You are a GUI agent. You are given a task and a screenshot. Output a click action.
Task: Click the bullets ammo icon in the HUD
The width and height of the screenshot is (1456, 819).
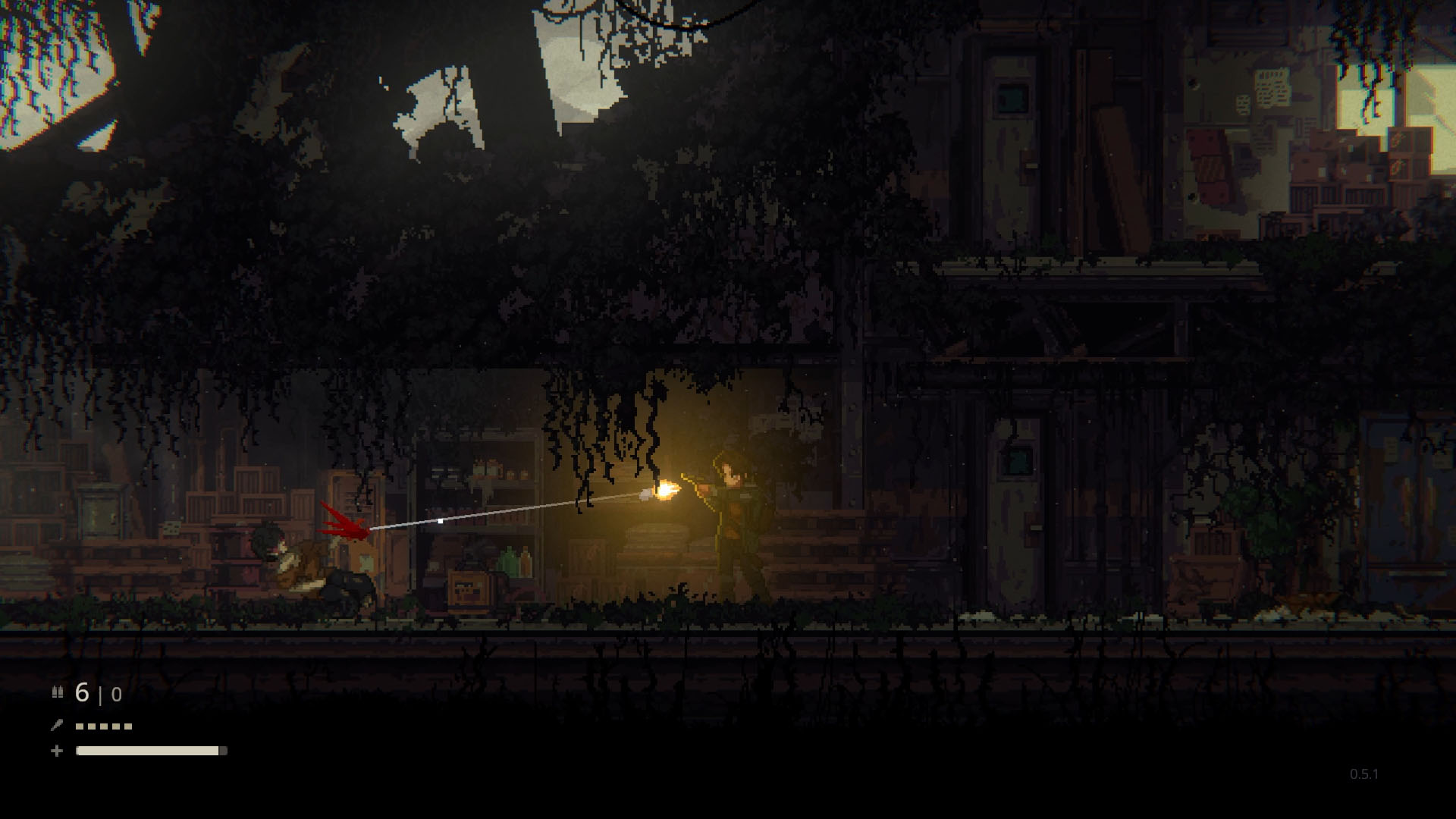tap(57, 693)
